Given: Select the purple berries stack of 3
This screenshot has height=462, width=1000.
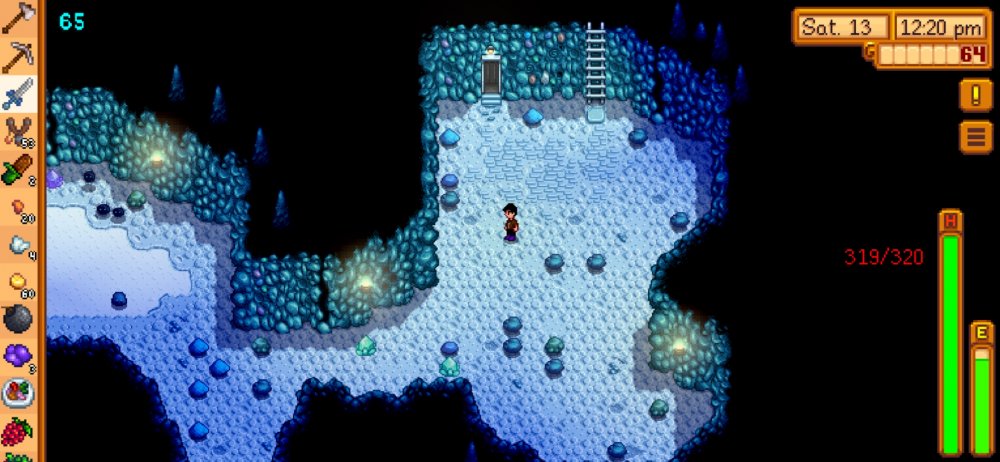Looking at the screenshot, I should (18, 355).
